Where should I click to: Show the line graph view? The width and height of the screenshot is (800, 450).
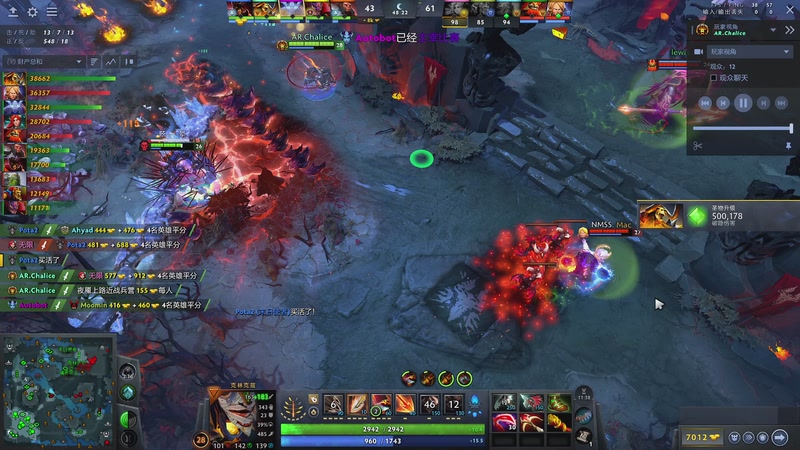(x=109, y=61)
